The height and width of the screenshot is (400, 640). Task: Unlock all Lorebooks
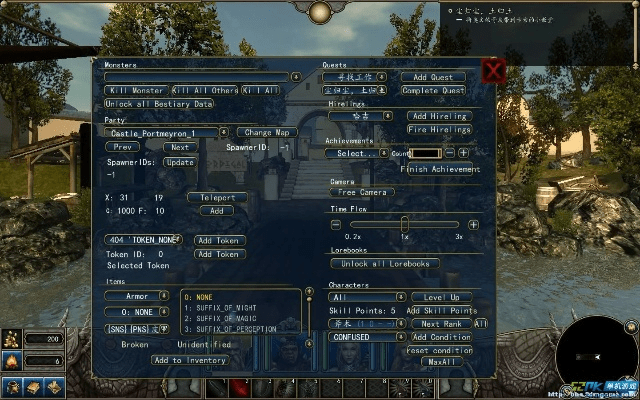pyautogui.click(x=384, y=264)
